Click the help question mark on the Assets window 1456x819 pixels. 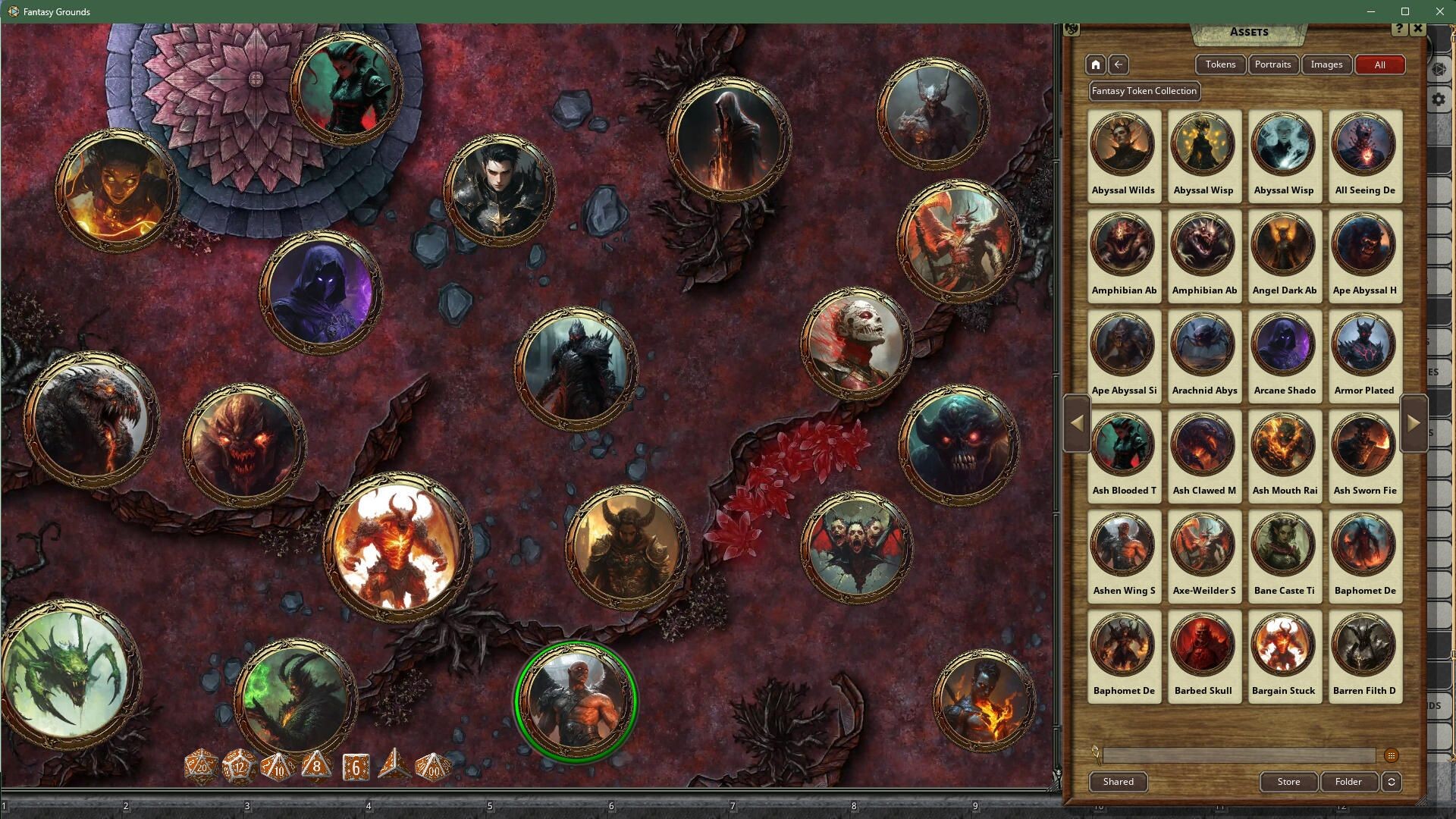1398,29
